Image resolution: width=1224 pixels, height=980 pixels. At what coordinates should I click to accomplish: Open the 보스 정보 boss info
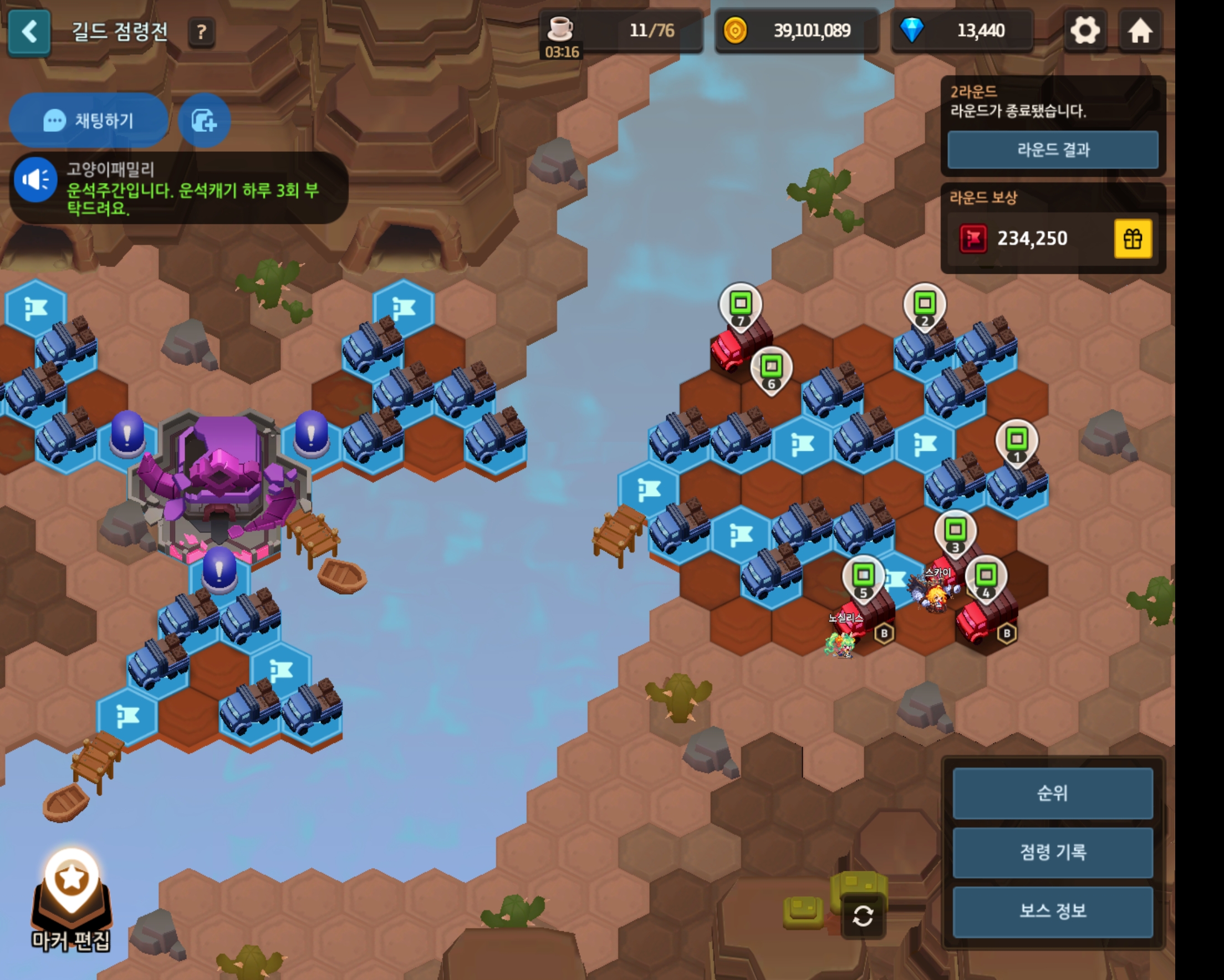point(1053,911)
